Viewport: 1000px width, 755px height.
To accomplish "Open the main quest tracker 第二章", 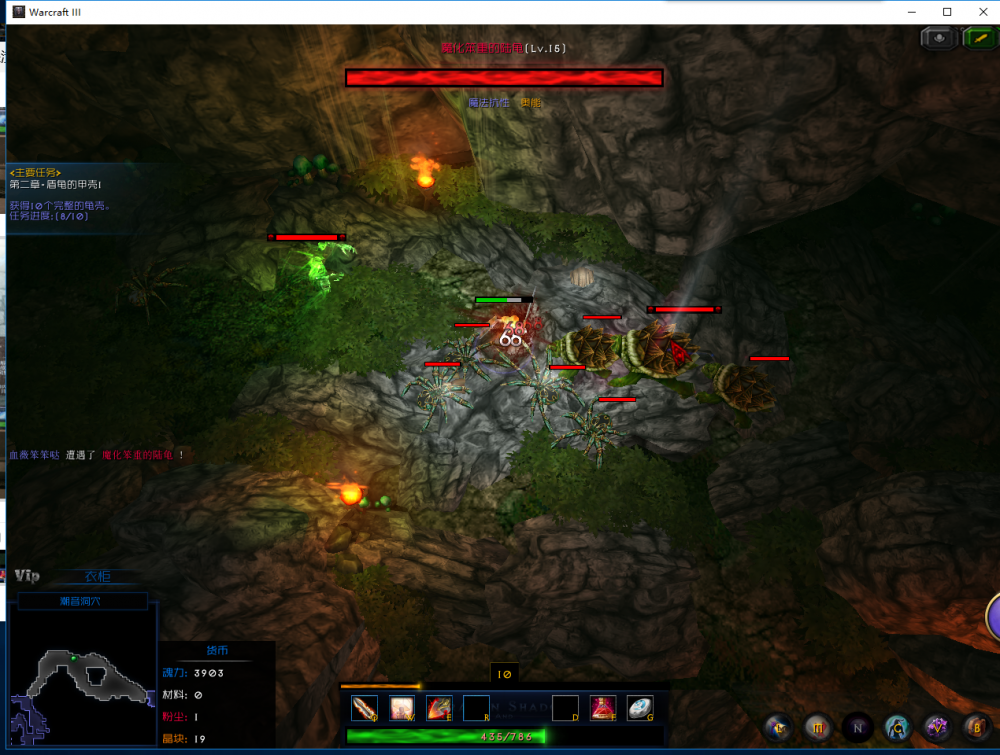I will point(56,185).
